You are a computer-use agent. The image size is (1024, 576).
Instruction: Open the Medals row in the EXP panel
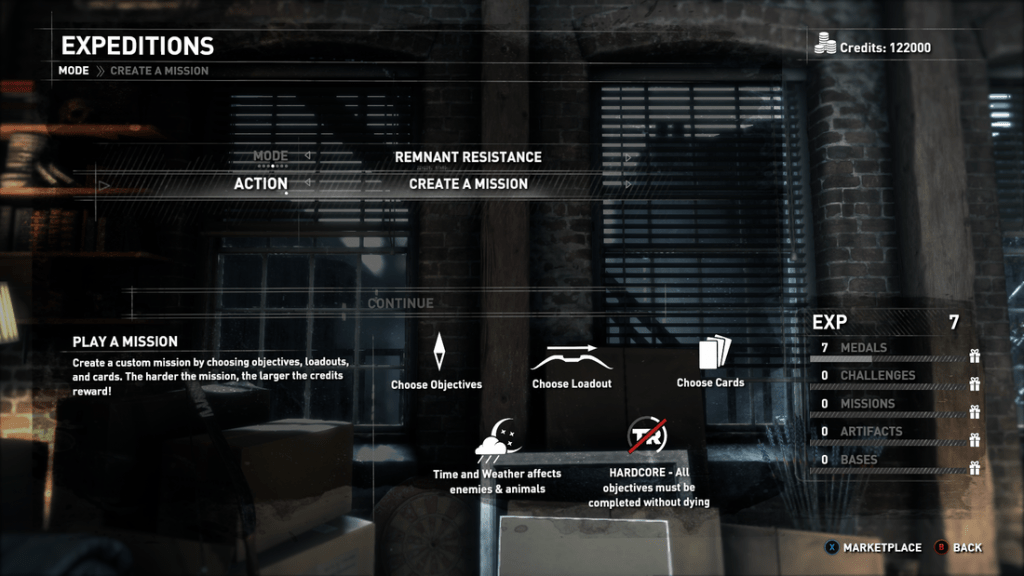[888, 348]
